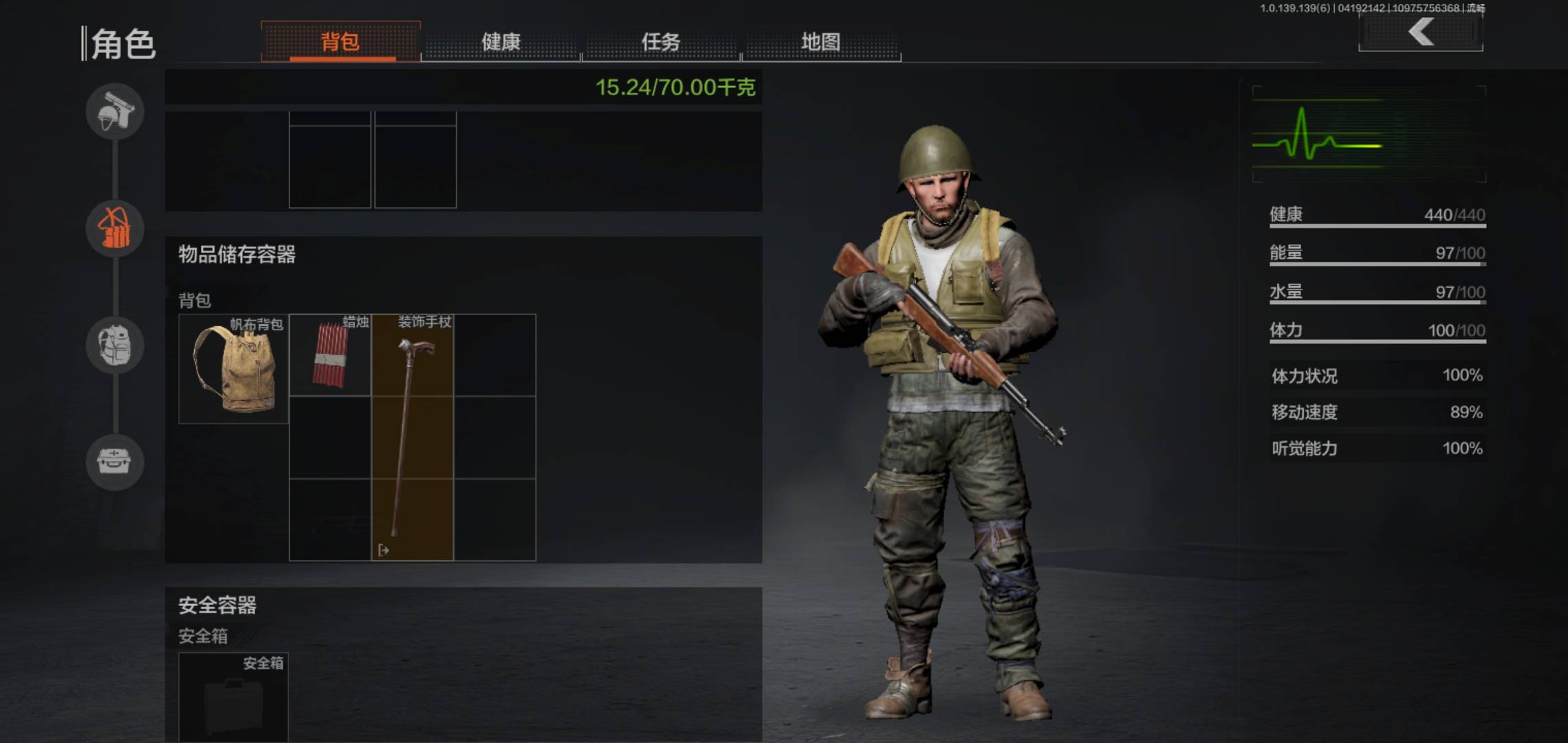This screenshot has height=743, width=1568.
Task: Jump to the backpack category icon
Action: coord(115,345)
